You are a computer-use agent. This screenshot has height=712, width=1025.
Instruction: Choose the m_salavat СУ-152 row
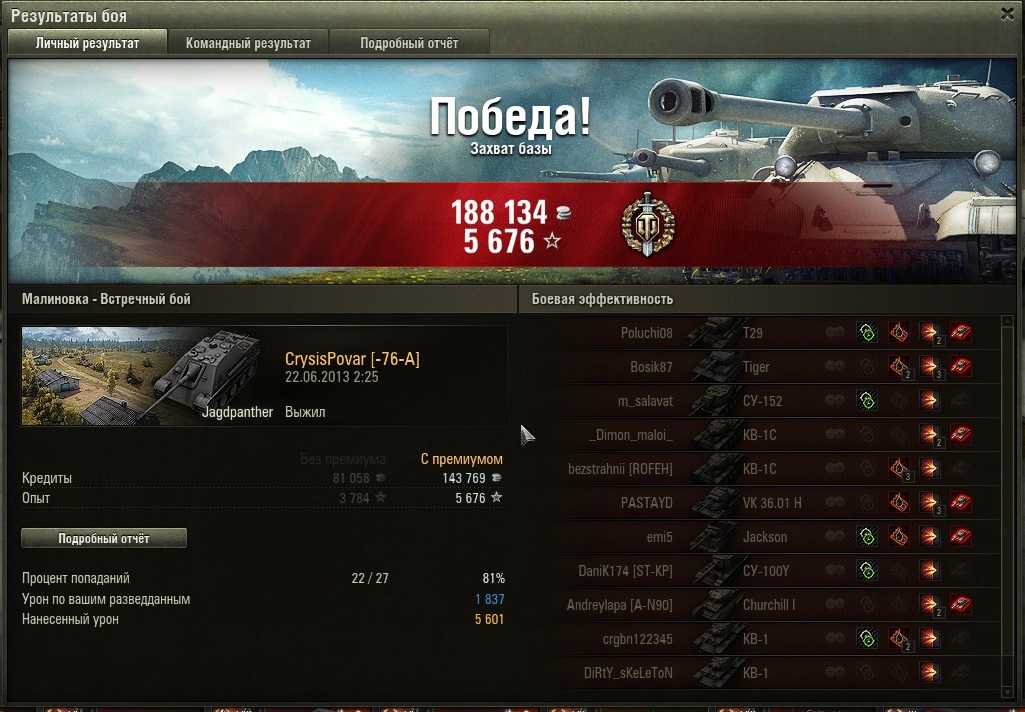[760, 401]
